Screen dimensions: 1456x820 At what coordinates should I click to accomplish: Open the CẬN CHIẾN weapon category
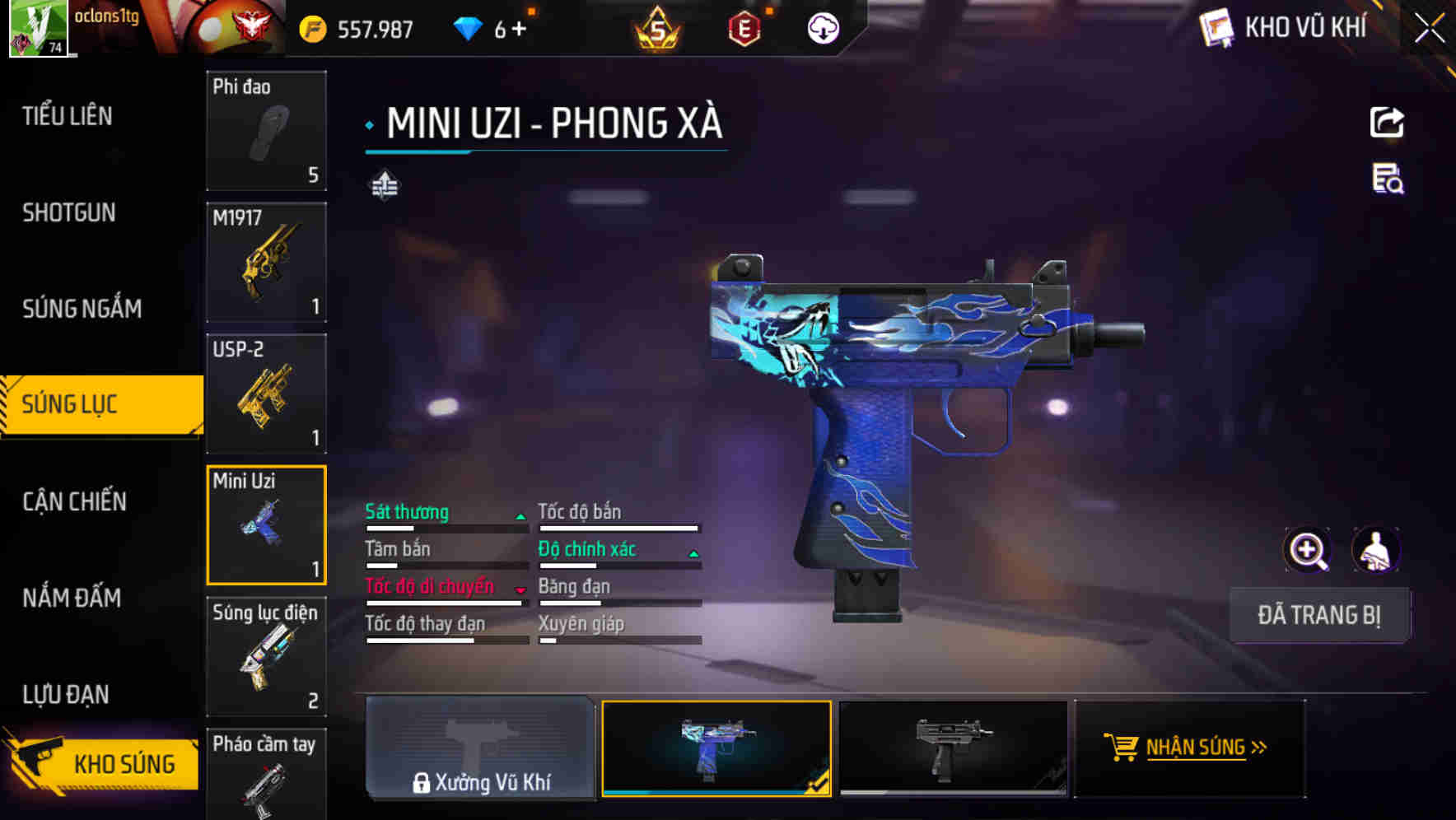[72, 501]
